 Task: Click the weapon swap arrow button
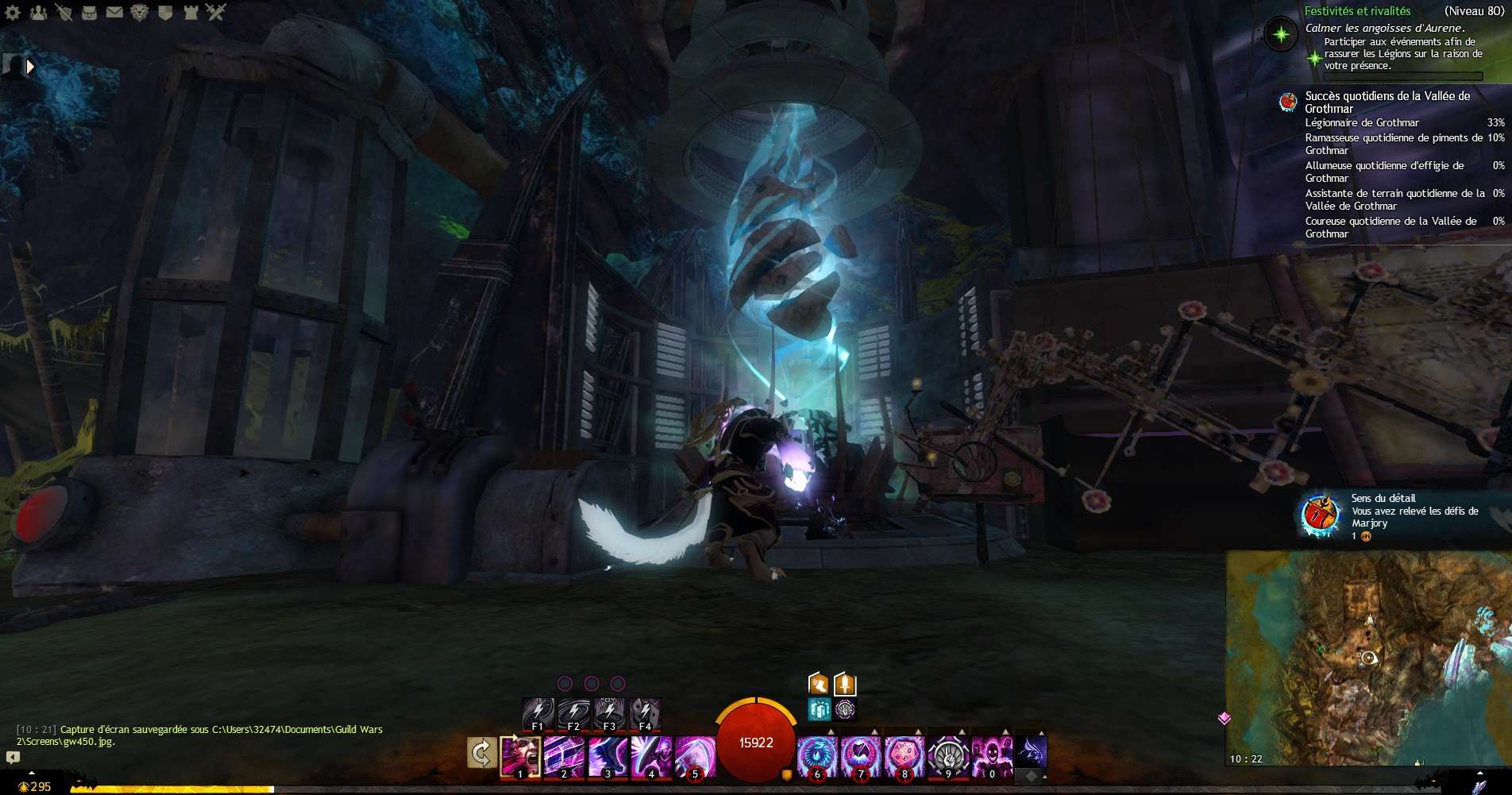click(x=481, y=753)
